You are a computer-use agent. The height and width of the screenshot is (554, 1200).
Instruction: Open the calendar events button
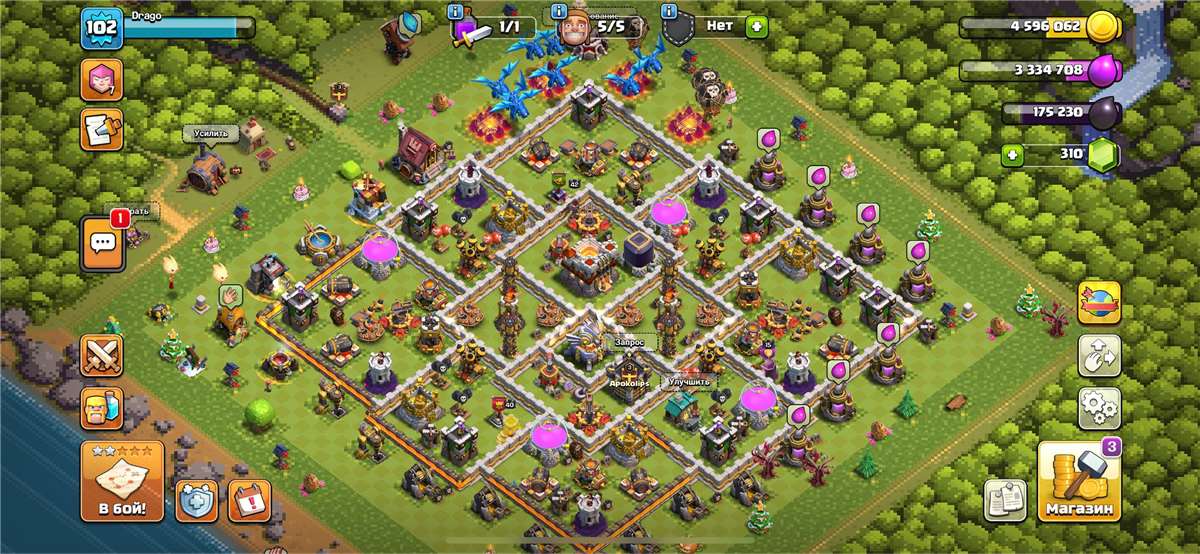pos(250,500)
